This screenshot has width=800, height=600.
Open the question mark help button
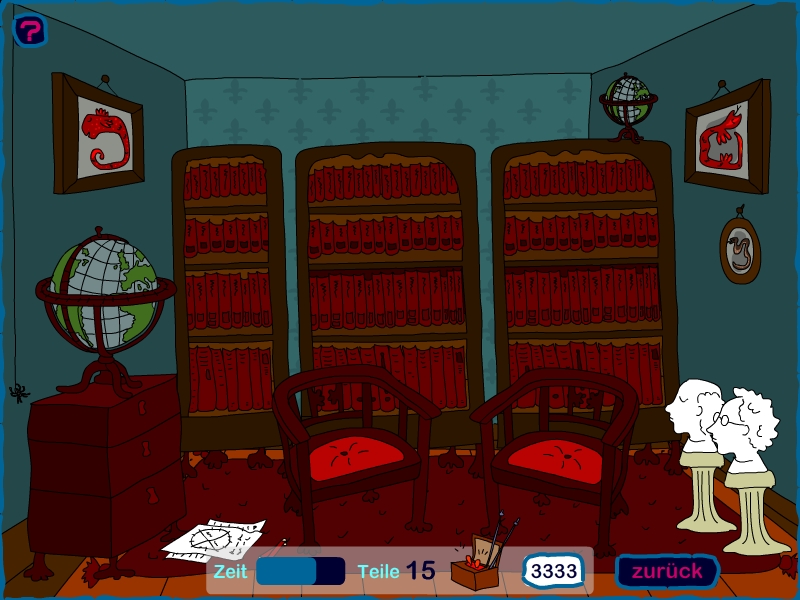(30, 31)
